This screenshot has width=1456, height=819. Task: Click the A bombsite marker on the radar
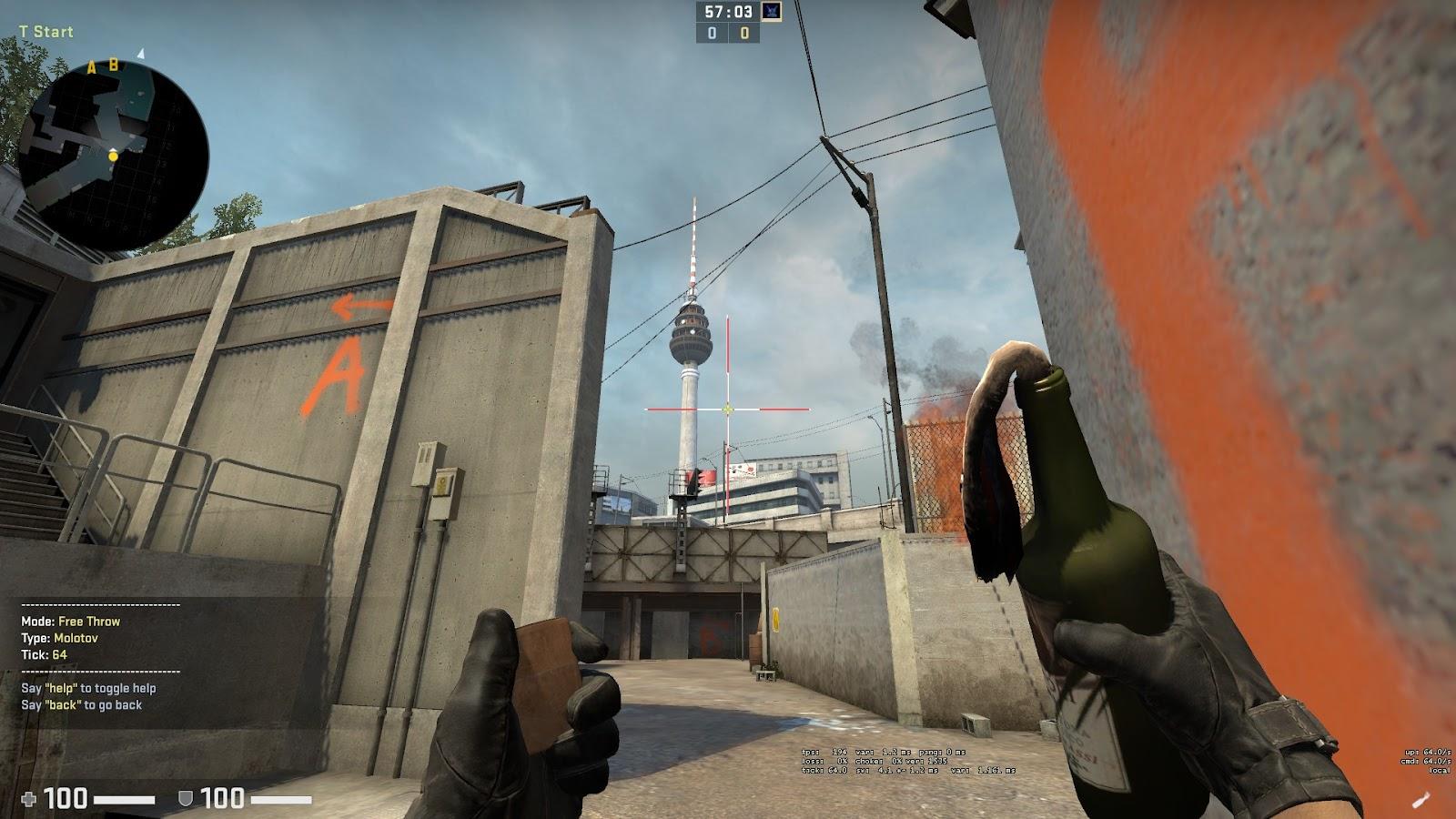pyautogui.click(x=92, y=66)
